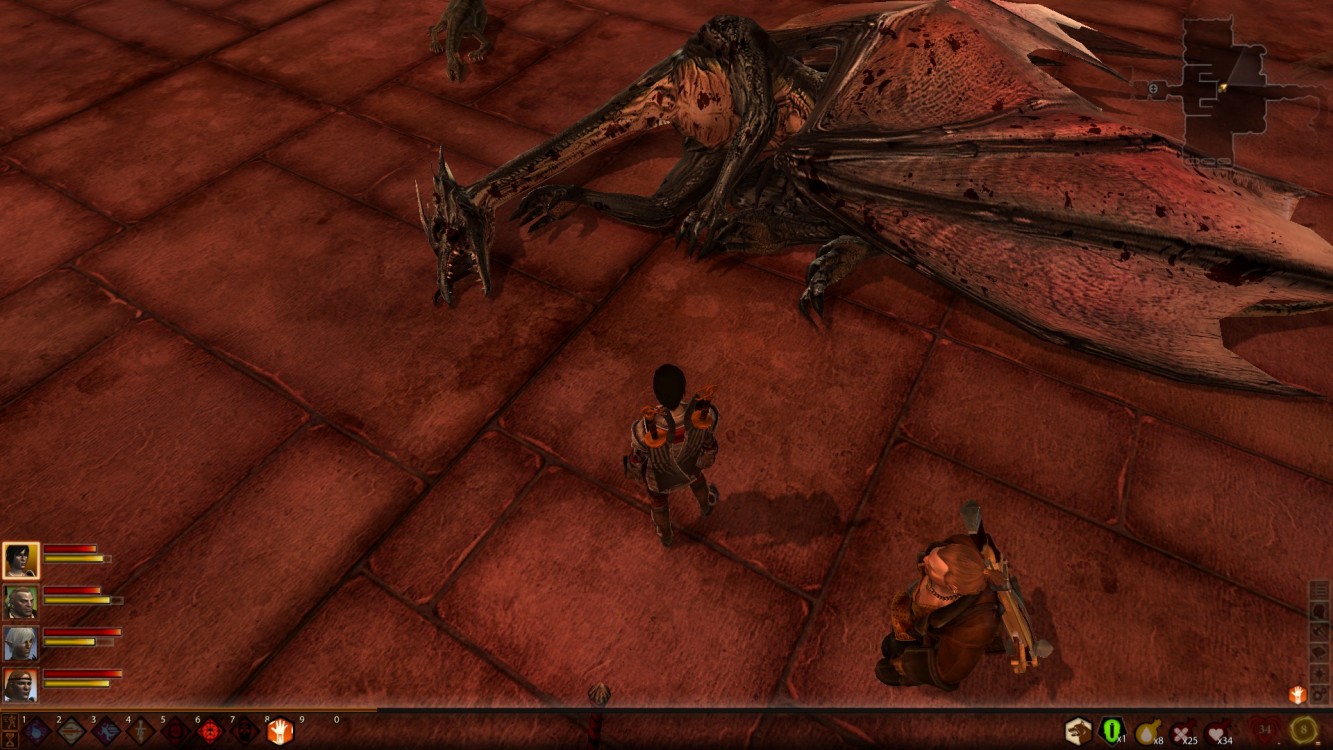This screenshot has width=1333, height=750.
Task: Activate the skull ability in slot 7
Action: tap(245, 732)
